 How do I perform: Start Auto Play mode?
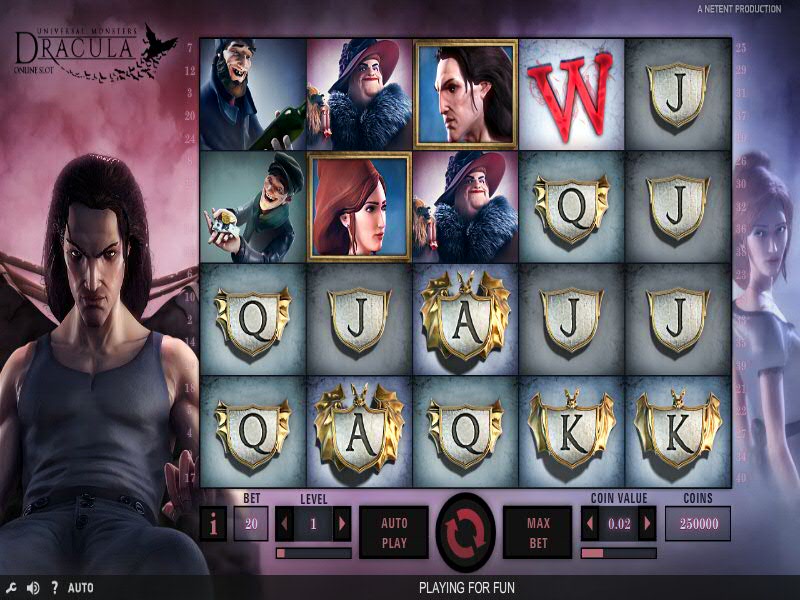(x=394, y=532)
